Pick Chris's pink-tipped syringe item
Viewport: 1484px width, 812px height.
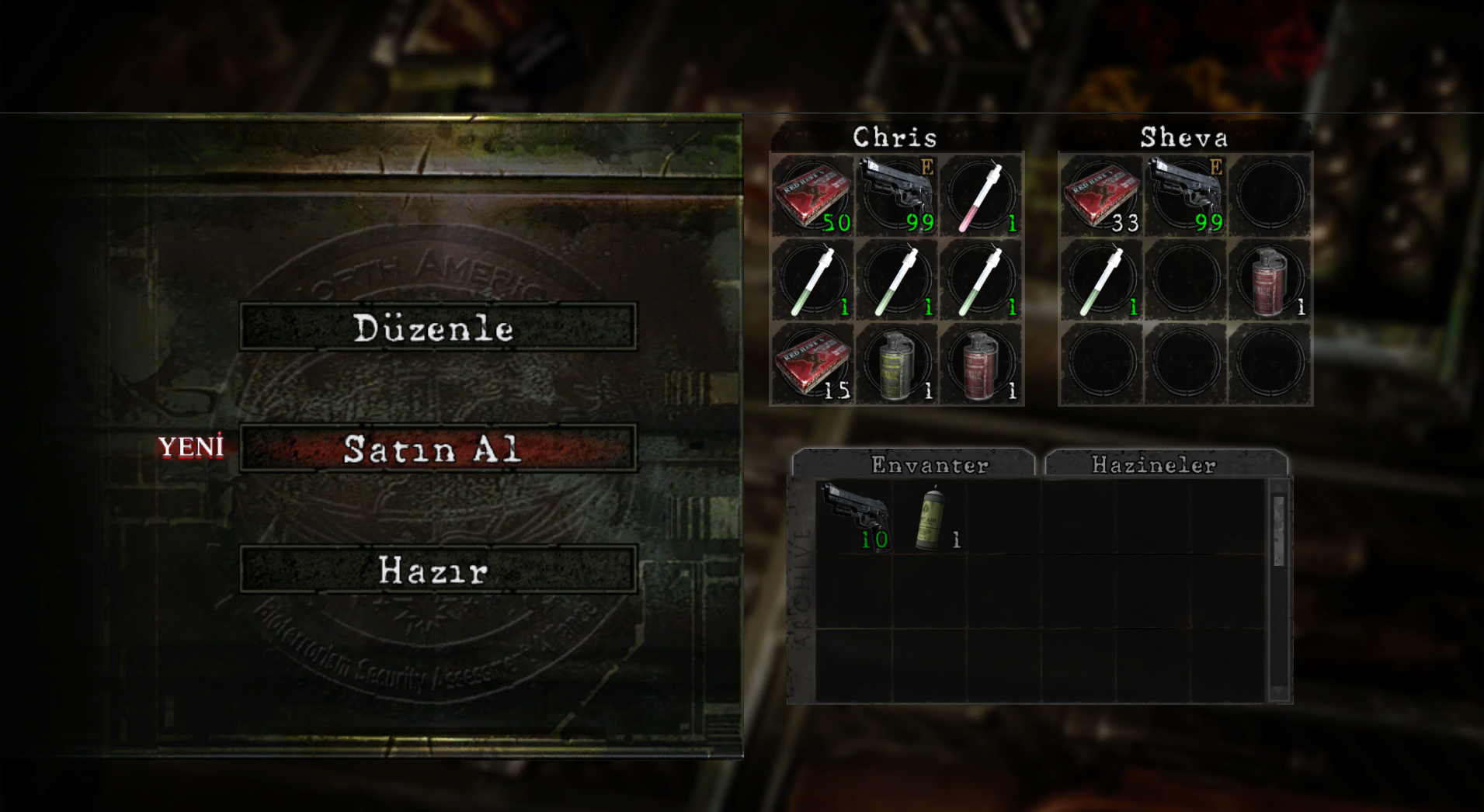pyautogui.click(x=981, y=195)
